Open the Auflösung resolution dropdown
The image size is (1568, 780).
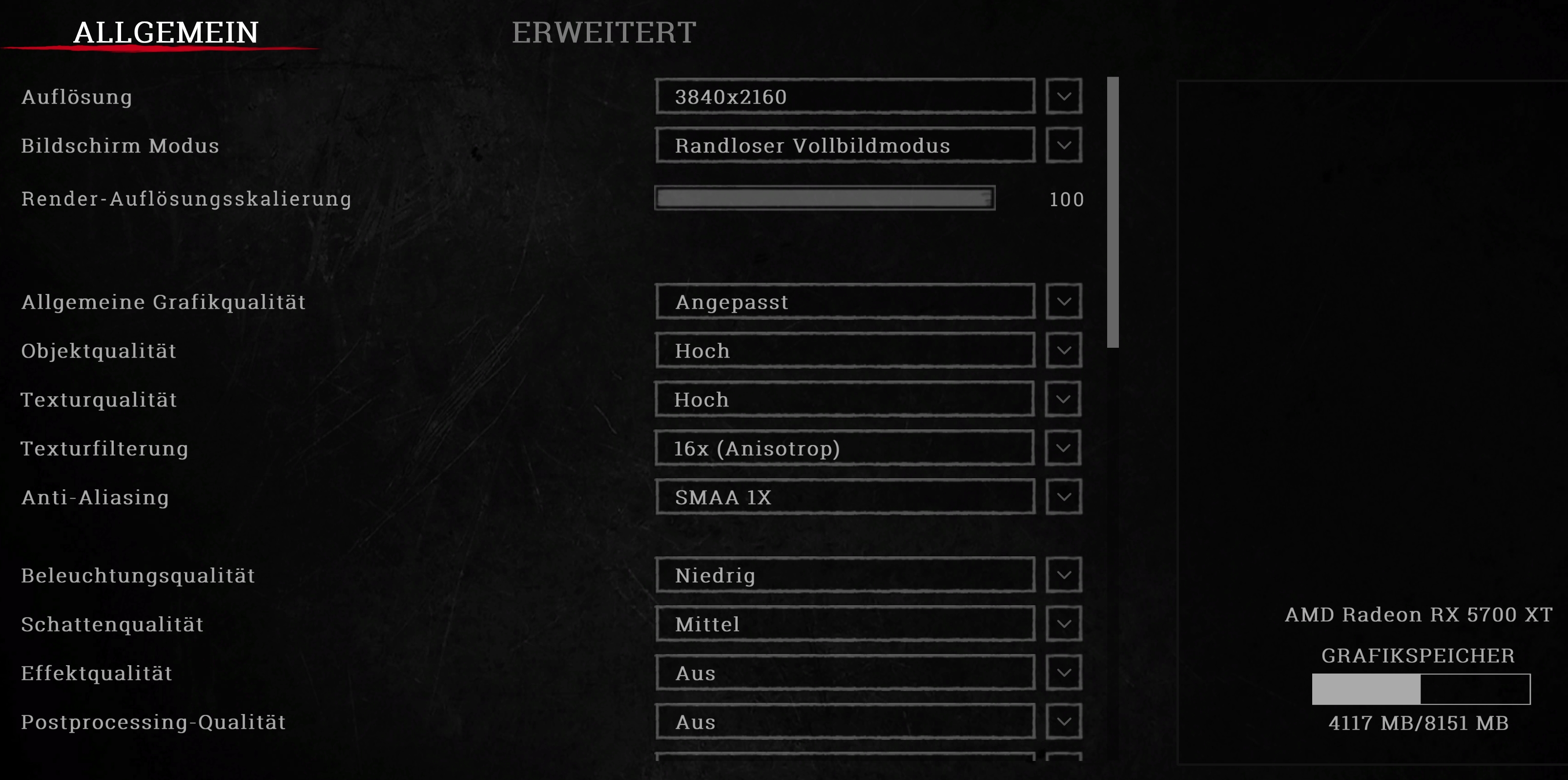[845, 96]
